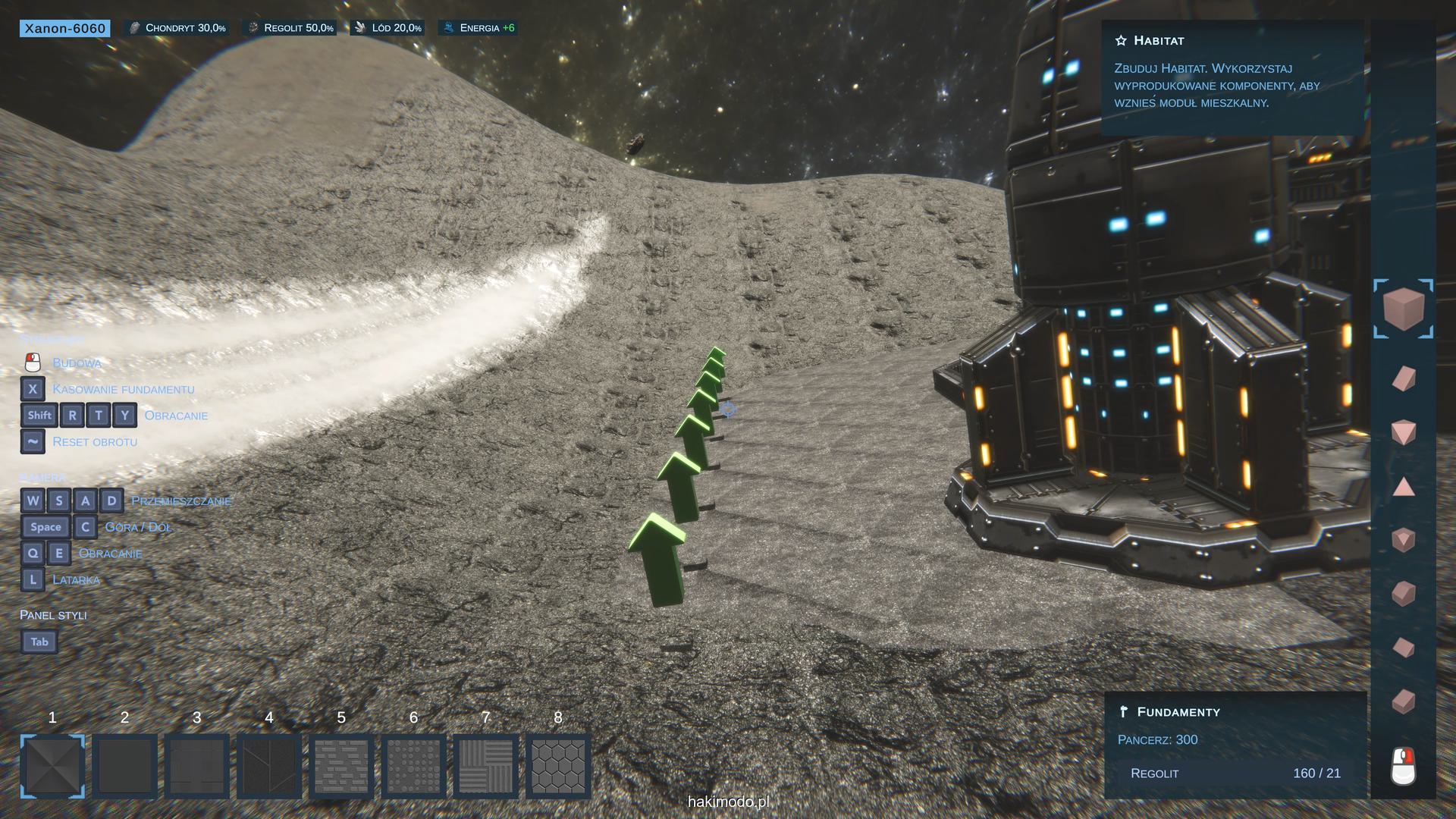Viewport: 1456px width, 819px height.
Task: Select the hexagon-pattern foundation style
Action: pyautogui.click(x=558, y=766)
